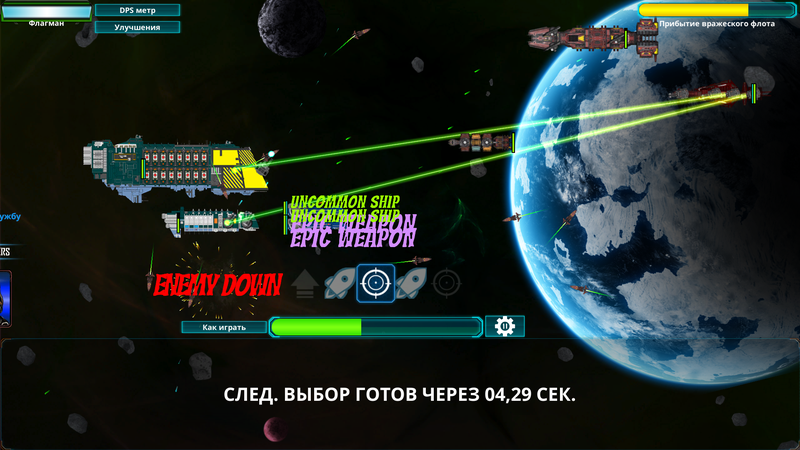The height and width of the screenshot is (450, 800).
Task: Choose the upward arrow upgrade icon
Action: [x=305, y=285]
